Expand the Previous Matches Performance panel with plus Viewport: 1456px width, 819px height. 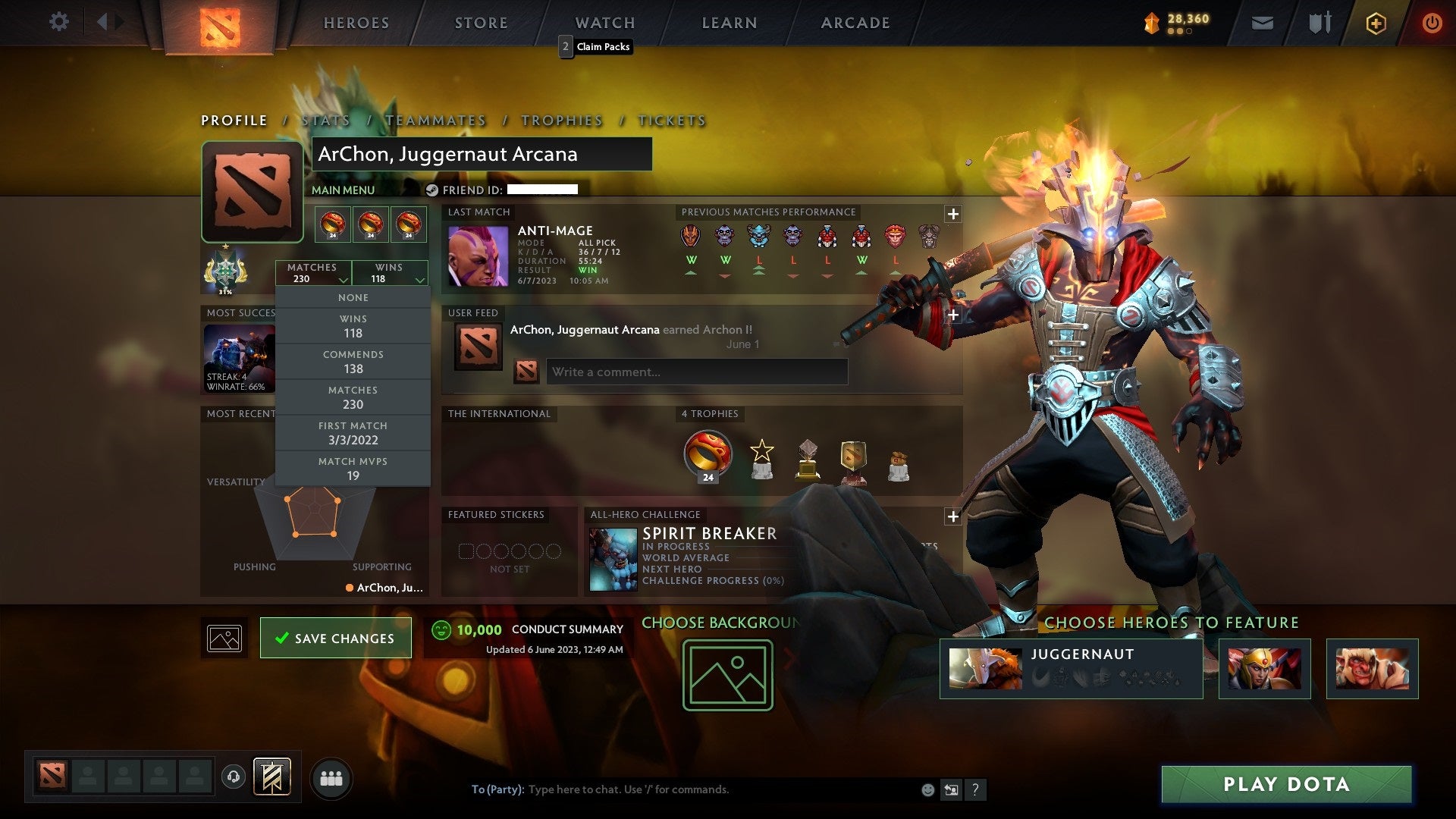pyautogui.click(x=952, y=215)
